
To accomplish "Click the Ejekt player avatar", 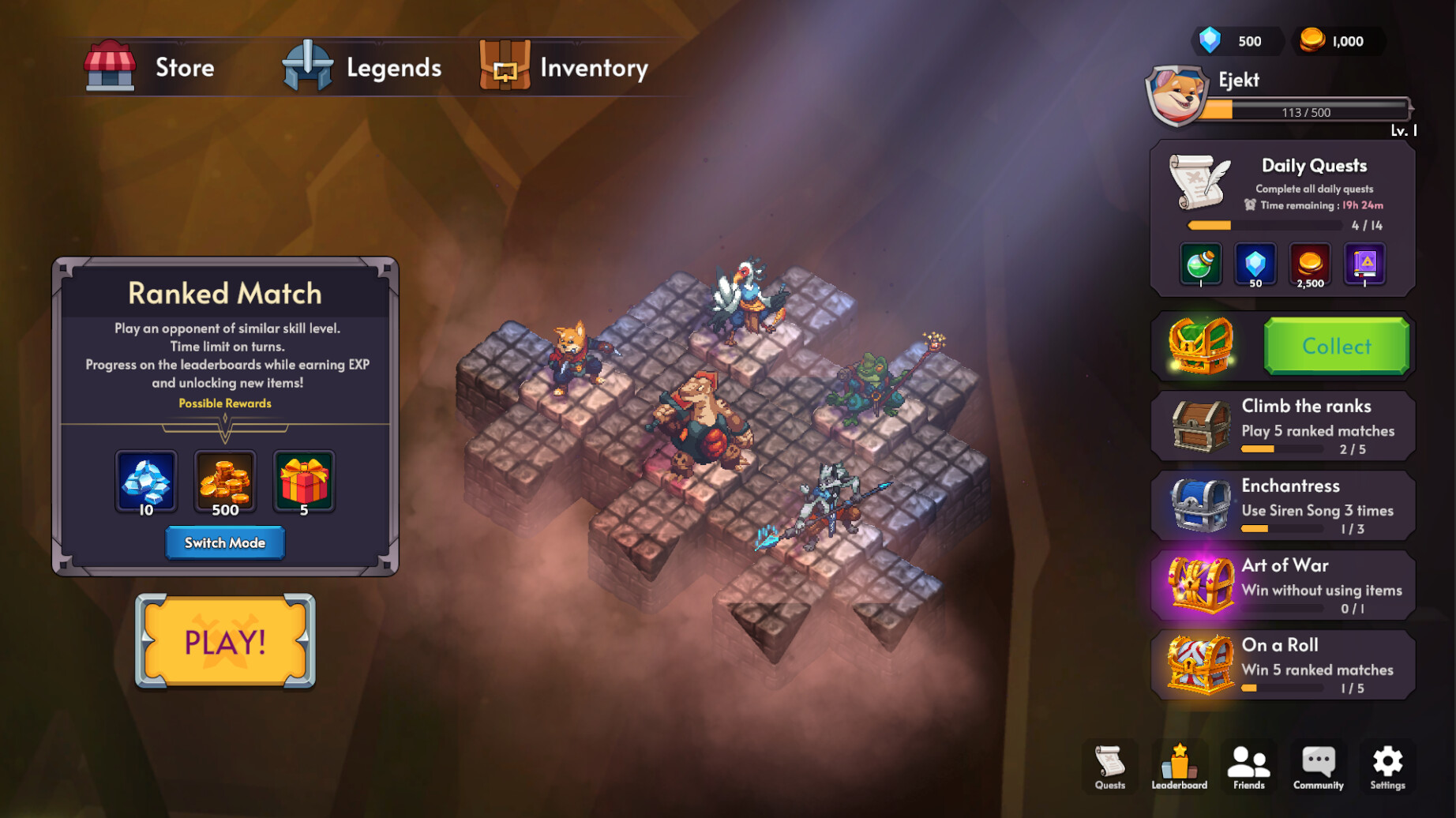I will click(1176, 96).
